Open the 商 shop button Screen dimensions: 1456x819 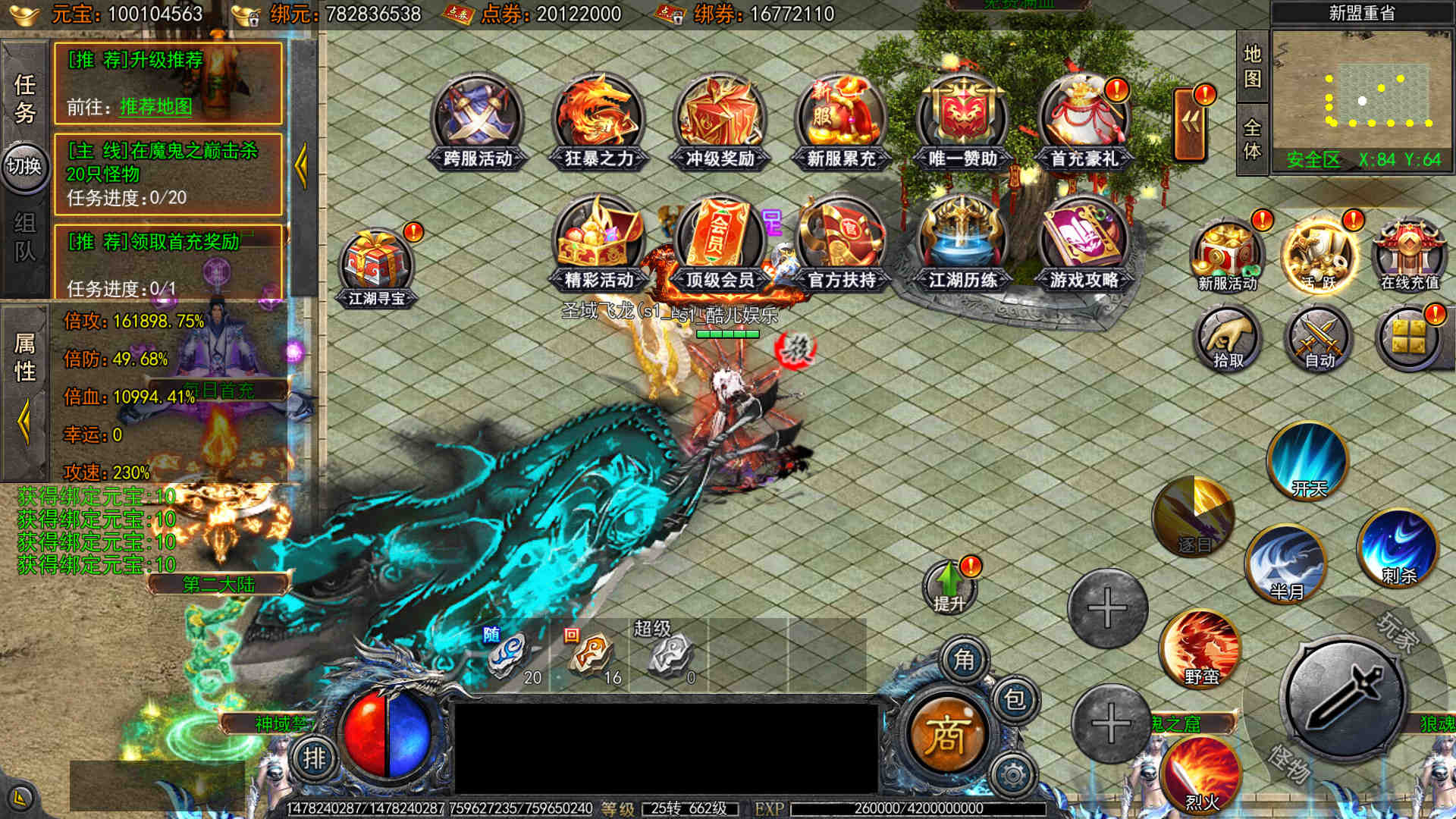[946, 734]
